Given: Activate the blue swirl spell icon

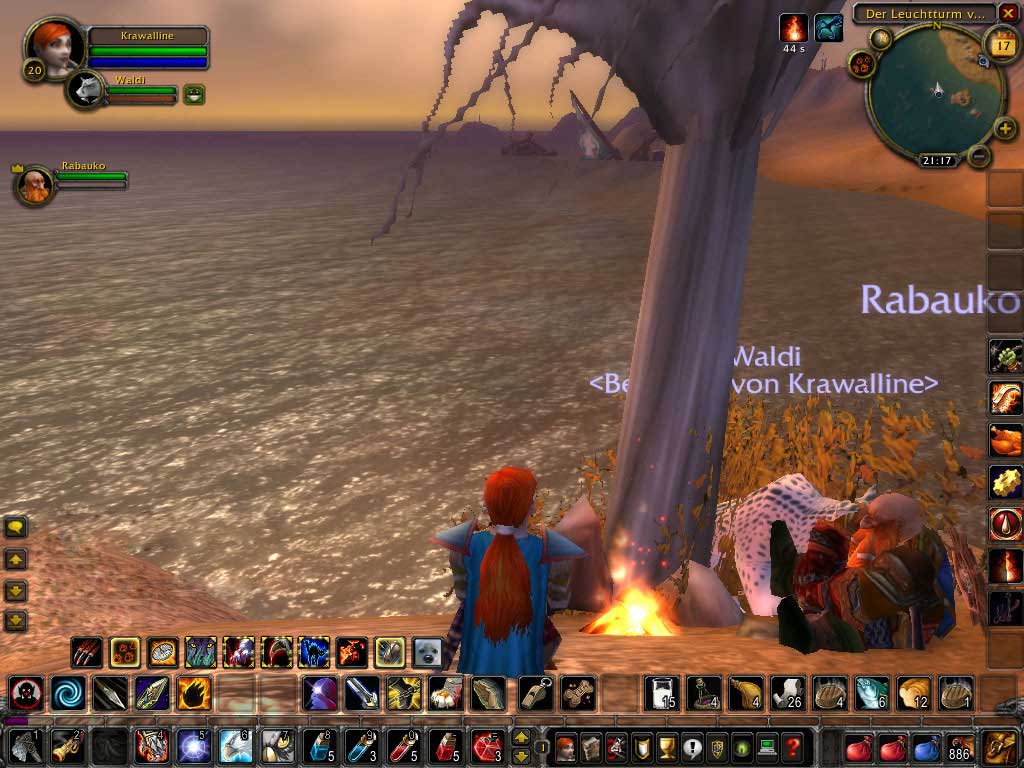Looking at the screenshot, I should (x=69, y=692).
